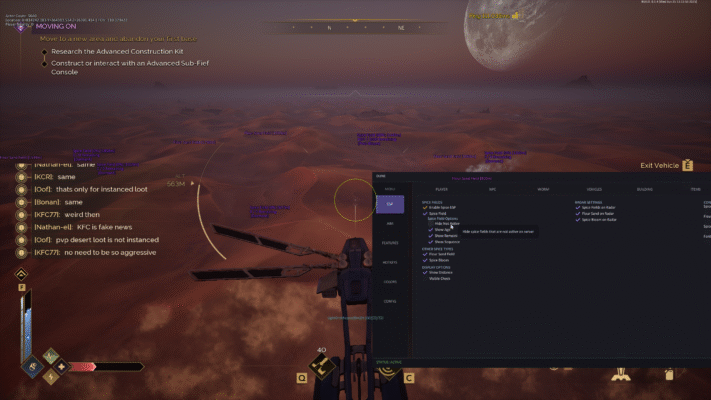Toggle Spice Bloom on Radar checkbox
This screenshot has height=400, width=711.
578,219
